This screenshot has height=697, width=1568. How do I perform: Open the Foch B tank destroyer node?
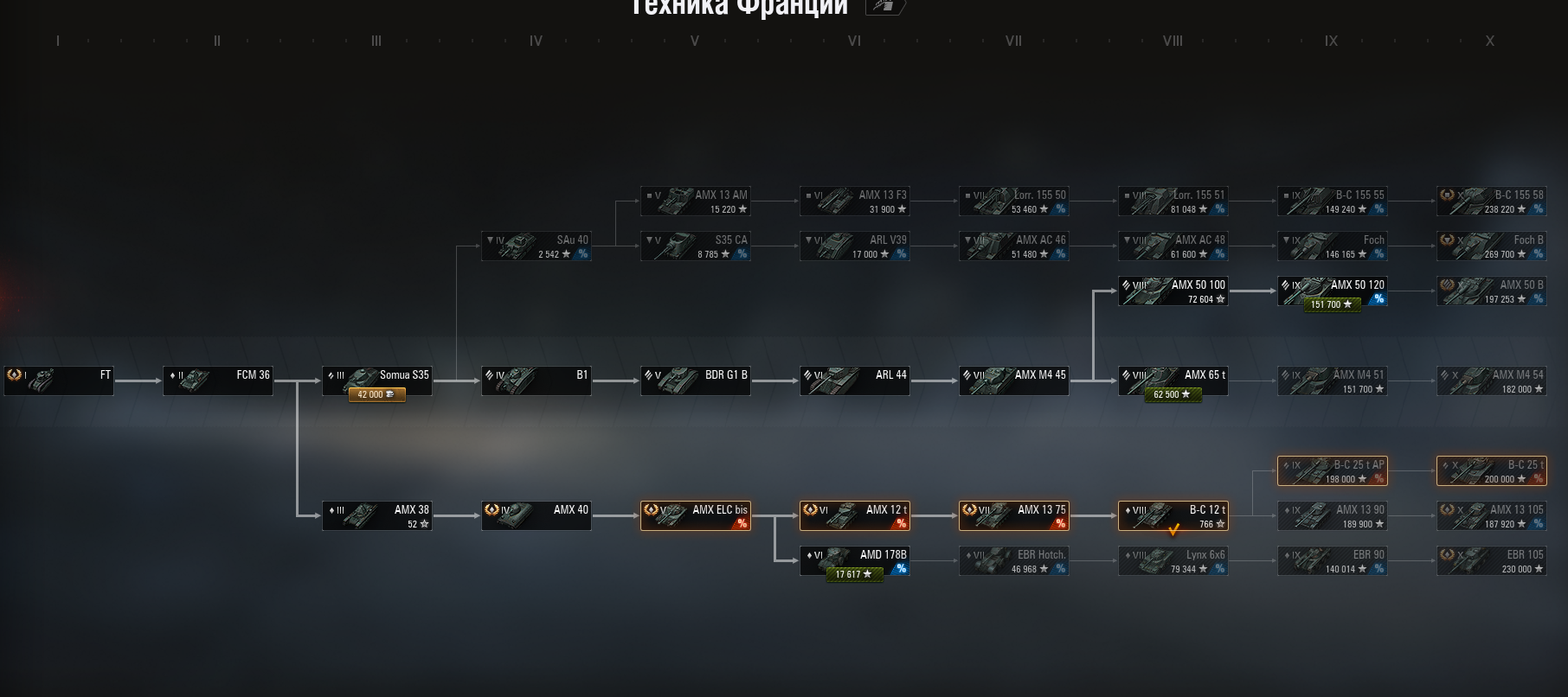click(1492, 246)
